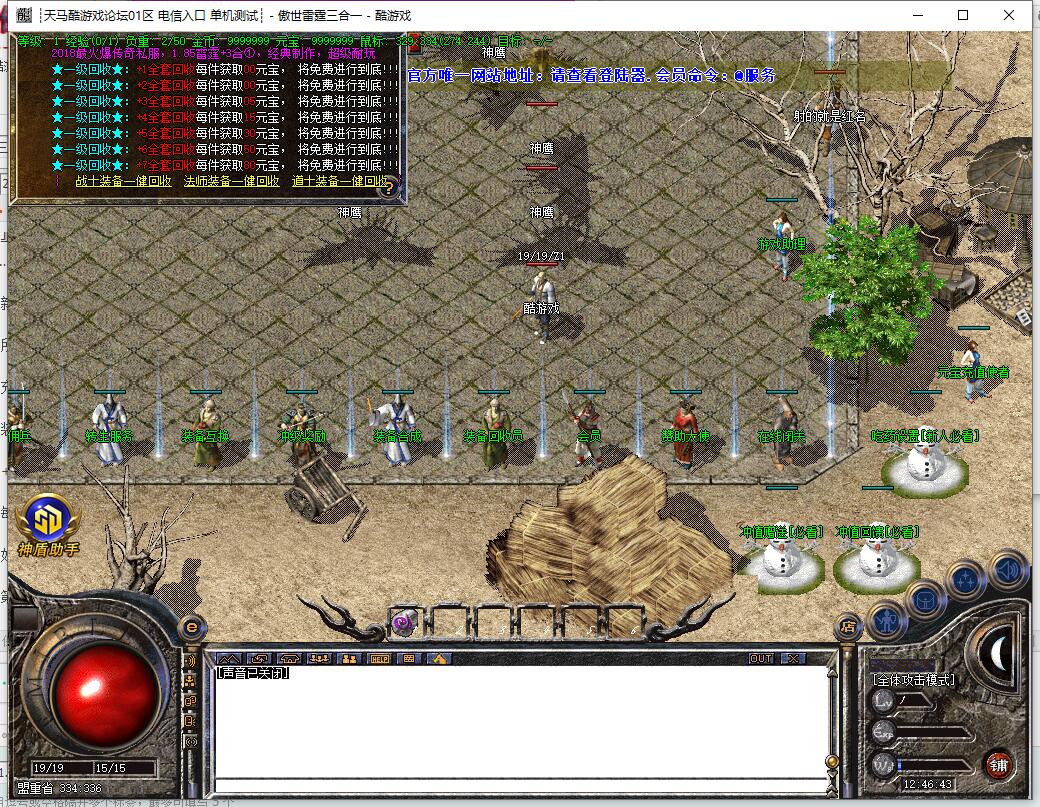
Task: Toggle the sound speaker button
Action: tap(1008, 568)
